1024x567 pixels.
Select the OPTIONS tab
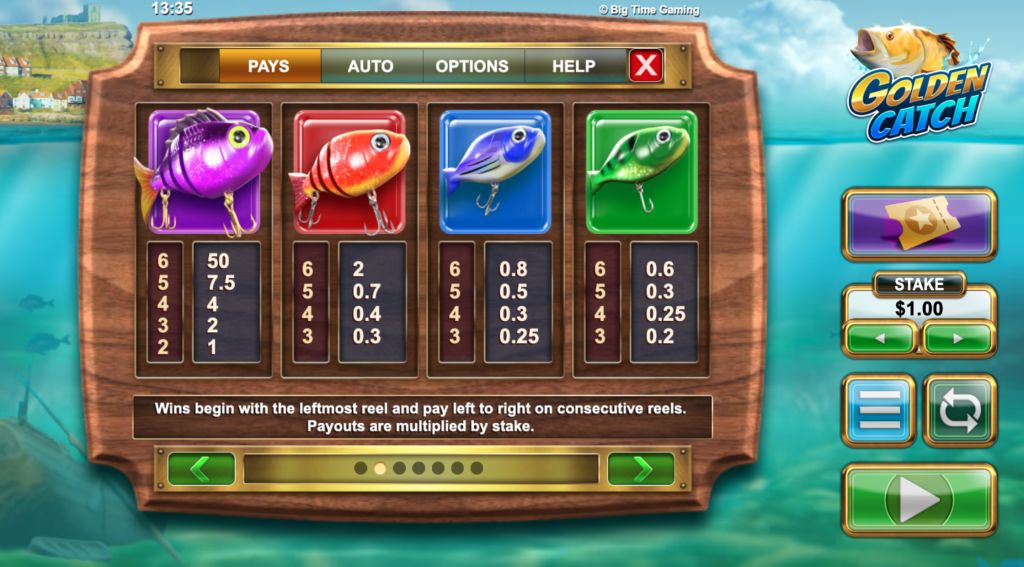click(x=472, y=66)
